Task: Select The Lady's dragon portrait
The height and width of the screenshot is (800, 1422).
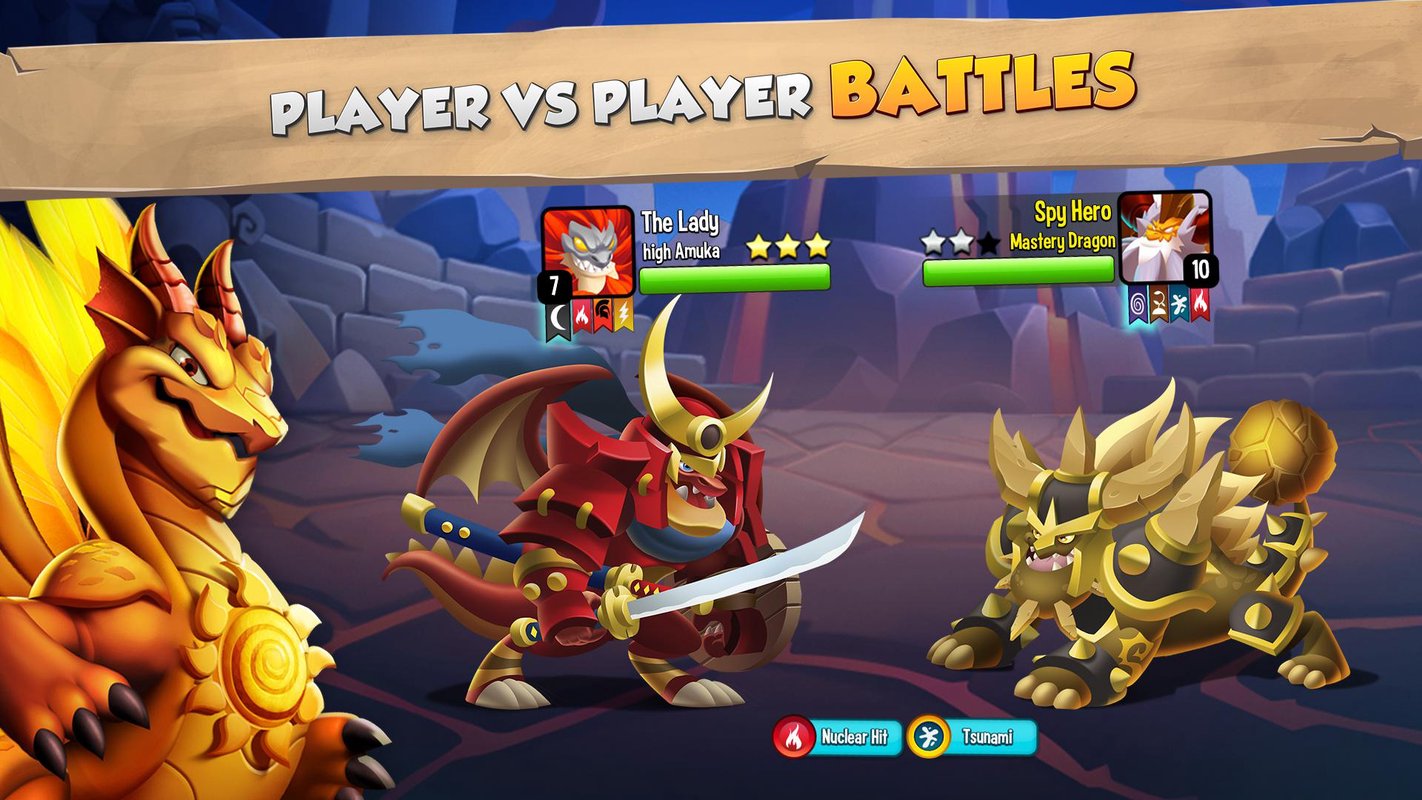Action: click(588, 252)
